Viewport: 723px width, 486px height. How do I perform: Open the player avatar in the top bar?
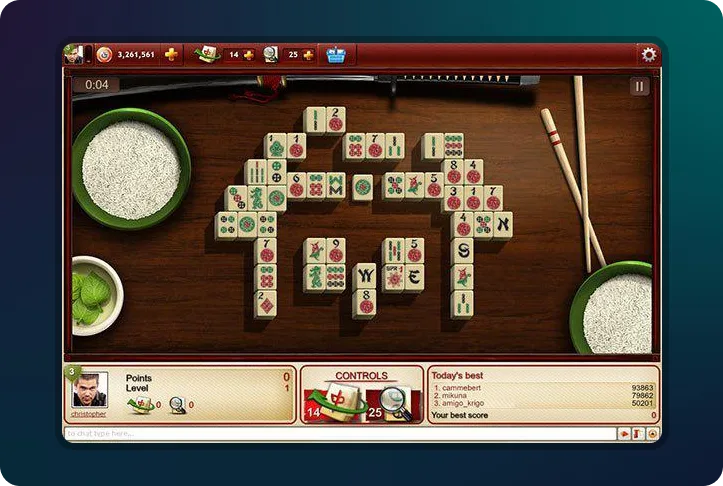pos(73,54)
